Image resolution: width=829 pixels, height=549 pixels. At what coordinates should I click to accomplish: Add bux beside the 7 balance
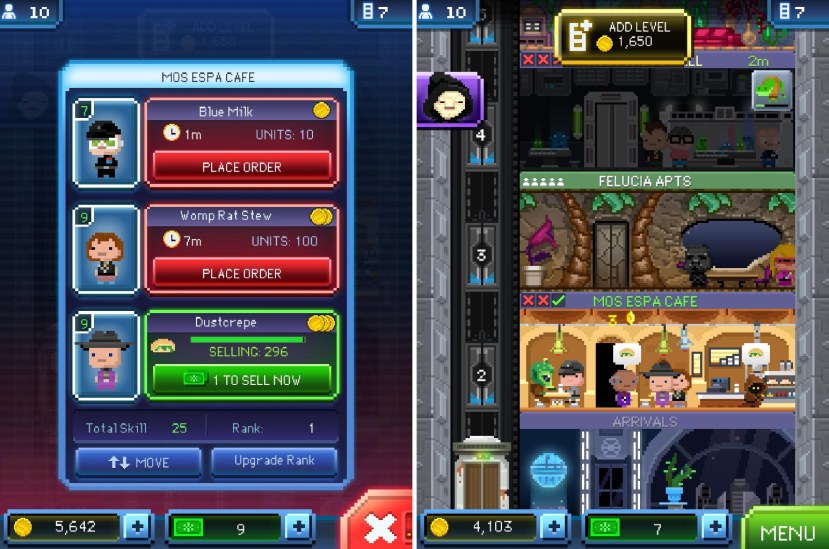714,527
